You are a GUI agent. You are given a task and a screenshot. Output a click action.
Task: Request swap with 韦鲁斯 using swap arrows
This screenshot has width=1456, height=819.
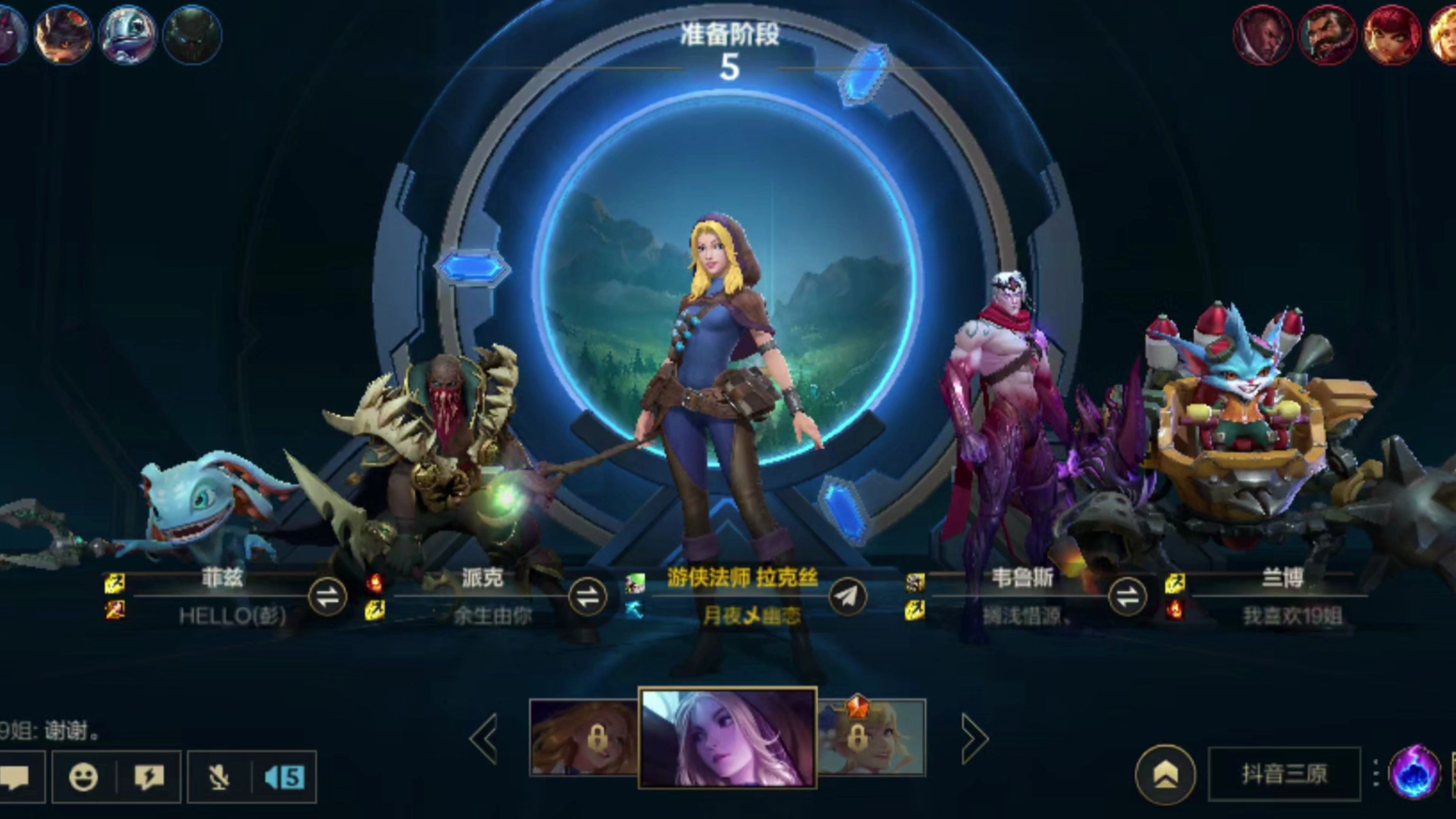1127,597
